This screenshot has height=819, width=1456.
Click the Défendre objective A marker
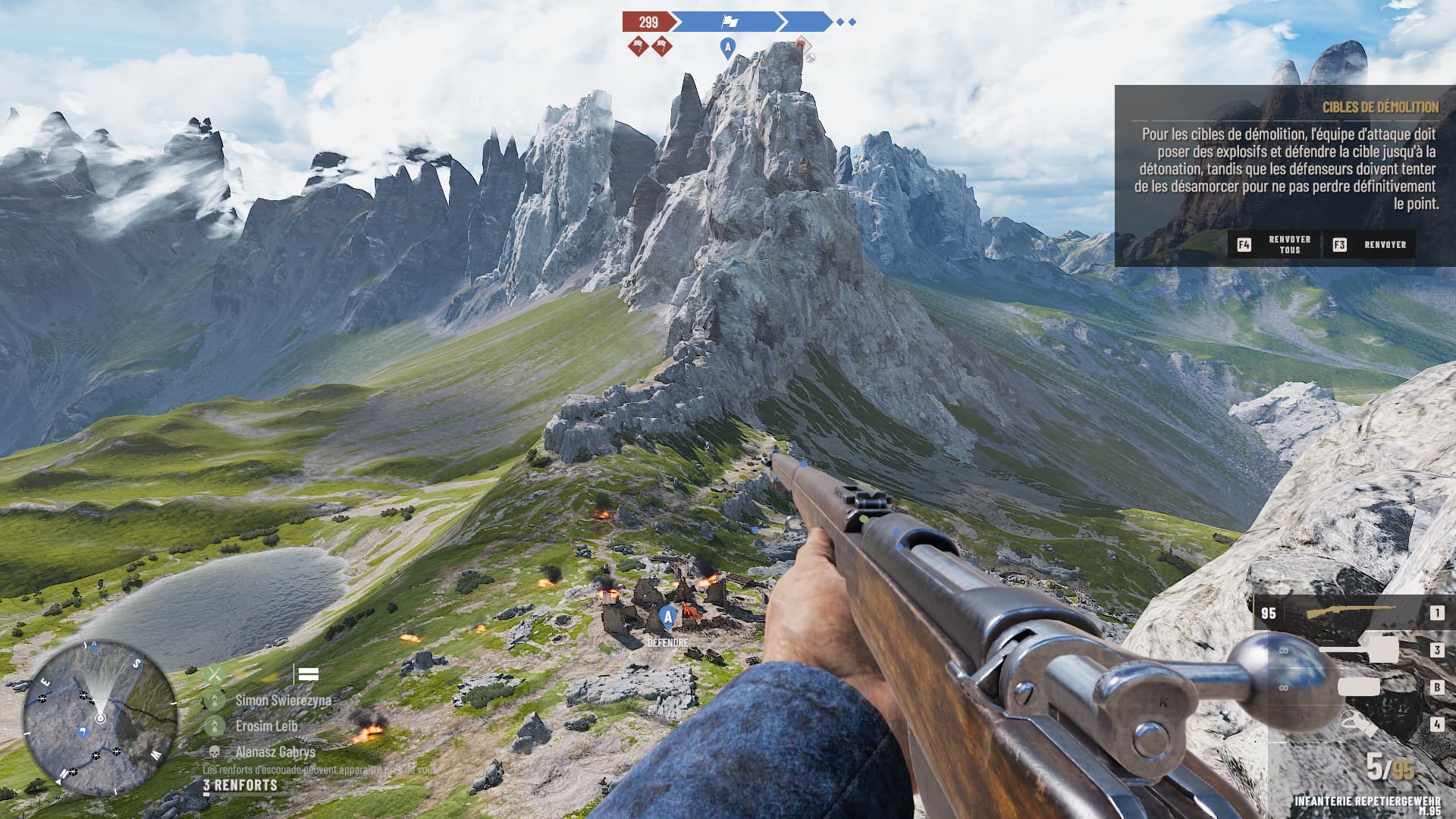pos(668,618)
